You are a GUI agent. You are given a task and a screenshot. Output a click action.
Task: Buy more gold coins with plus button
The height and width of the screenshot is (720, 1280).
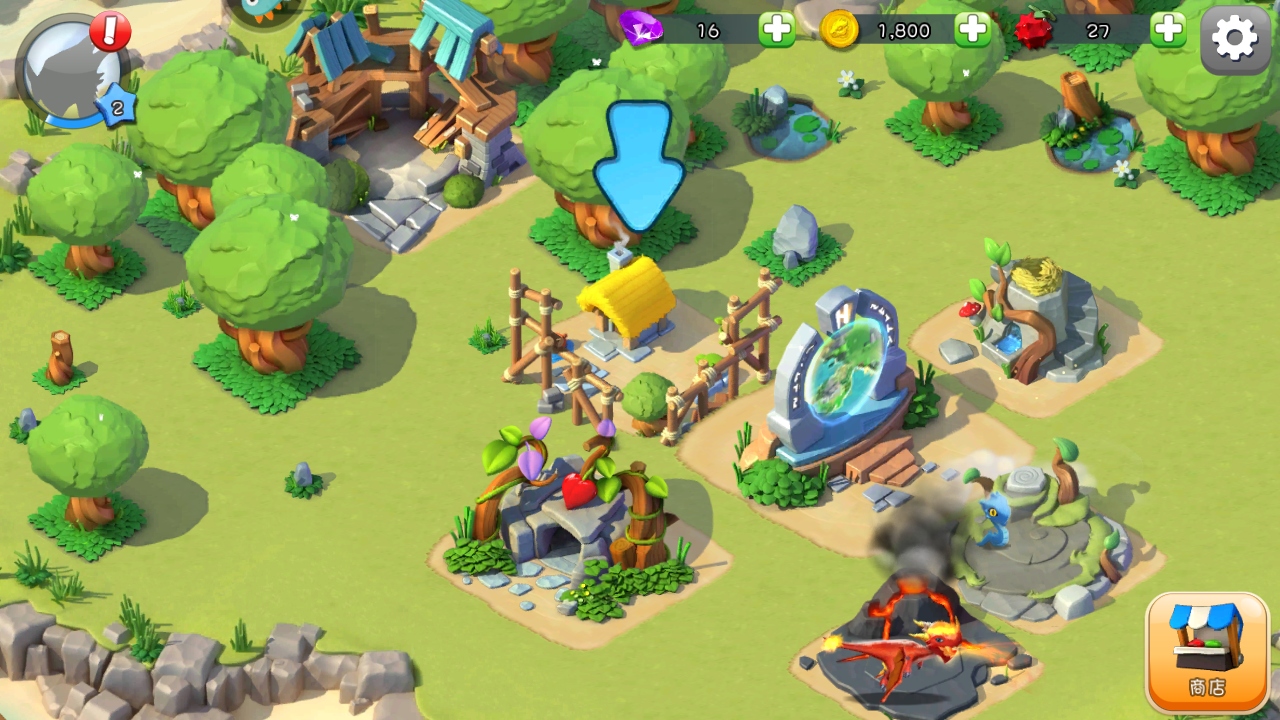[972, 30]
